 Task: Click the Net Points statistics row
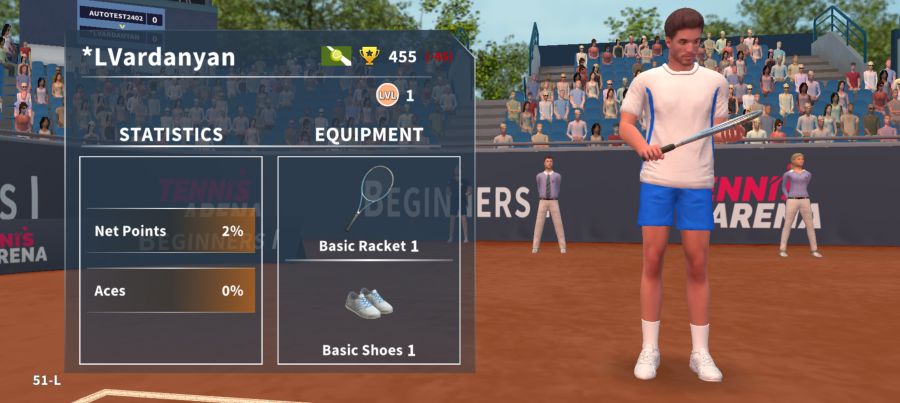click(170, 231)
